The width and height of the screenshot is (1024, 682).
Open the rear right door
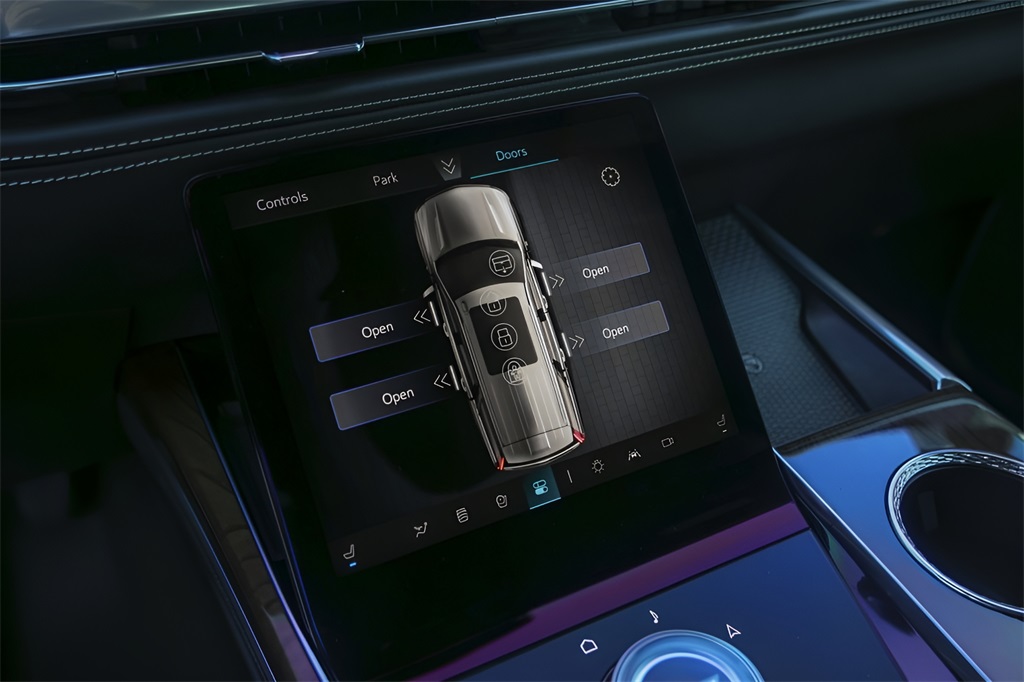616,330
